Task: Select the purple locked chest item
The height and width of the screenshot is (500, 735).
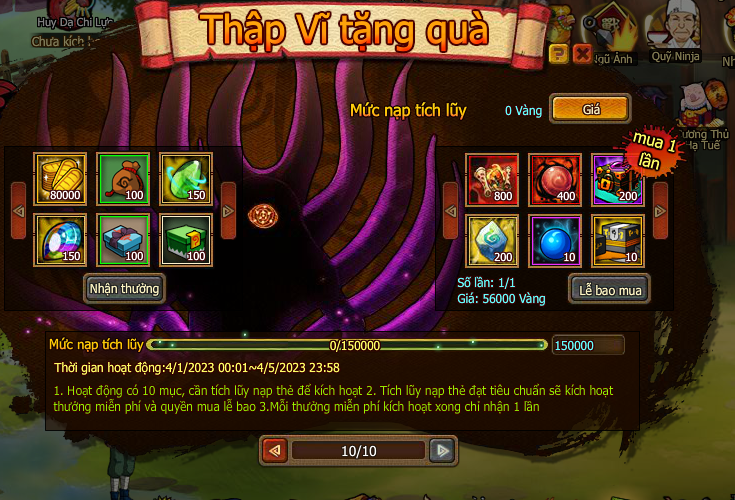Action: (x=616, y=179)
